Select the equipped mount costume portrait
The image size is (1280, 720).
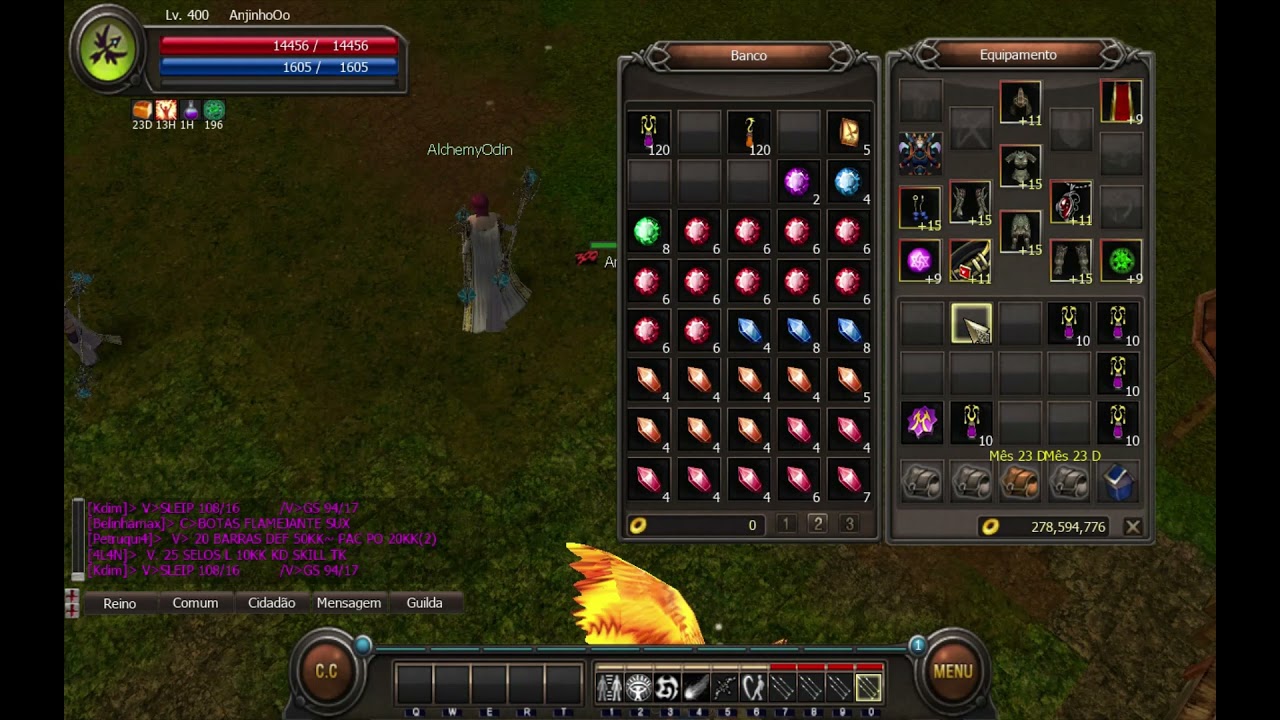(x=920, y=153)
